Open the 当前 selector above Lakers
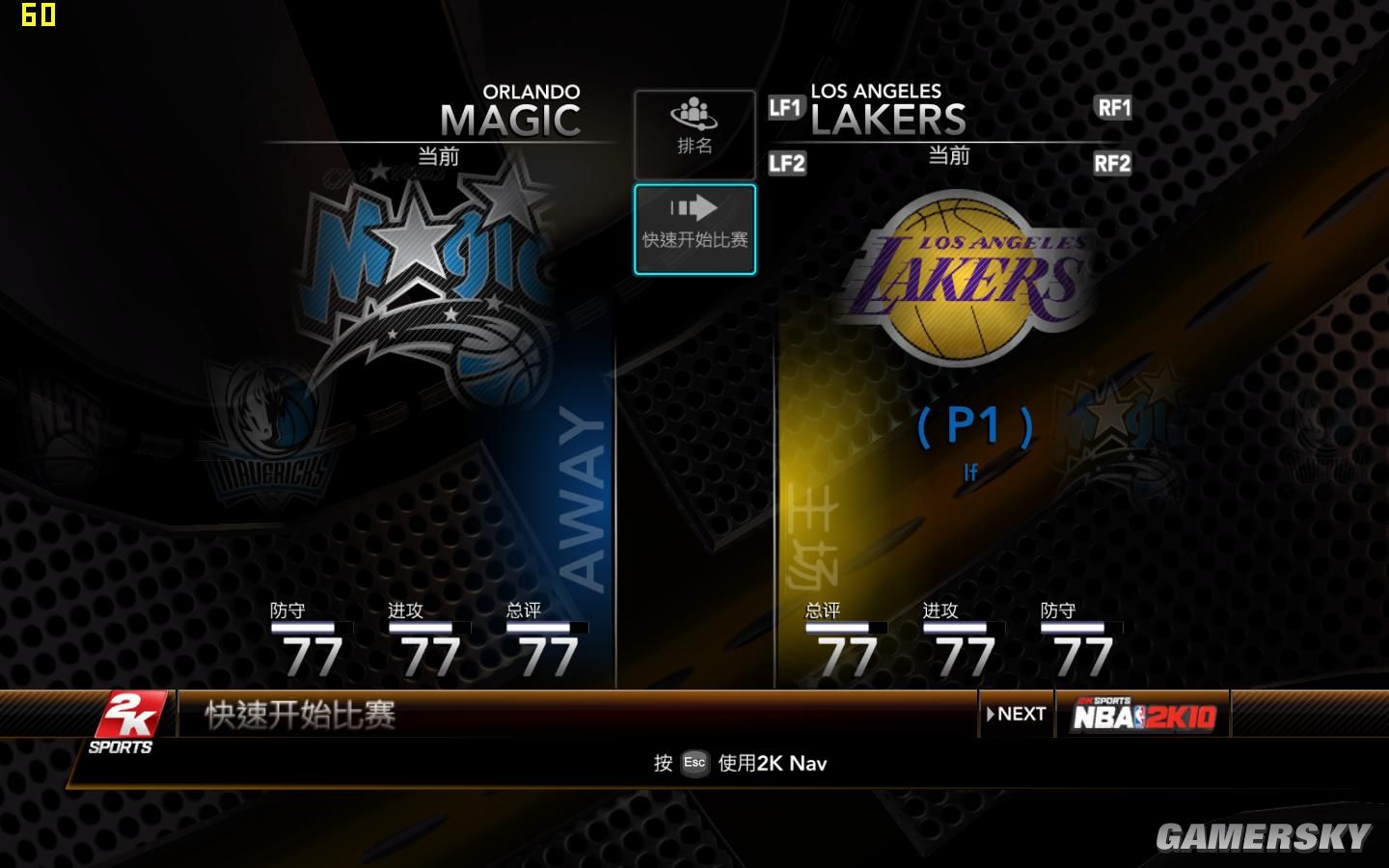1389x868 pixels. [950, 154]
